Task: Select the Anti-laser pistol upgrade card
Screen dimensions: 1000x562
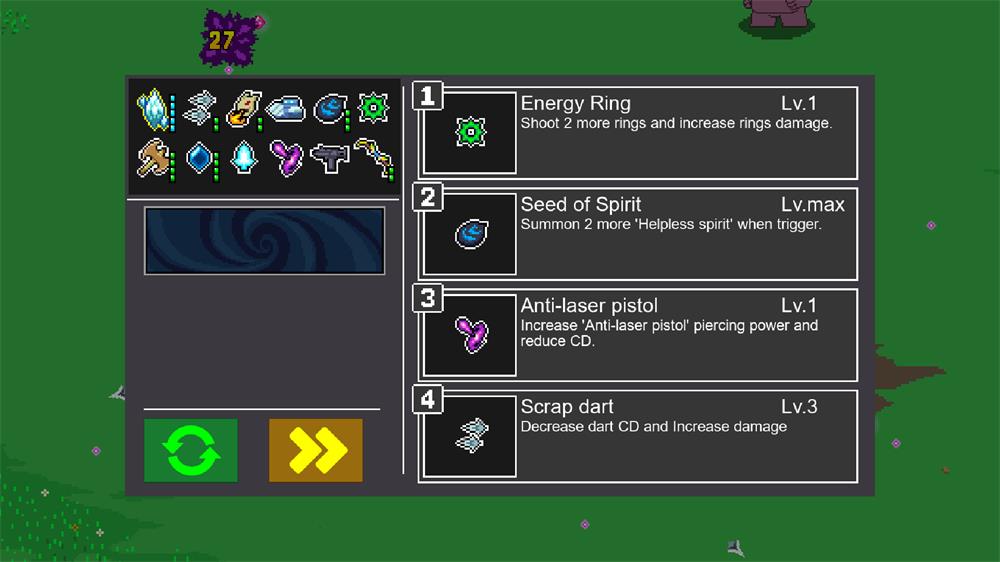Action: (x=638, y=335)
